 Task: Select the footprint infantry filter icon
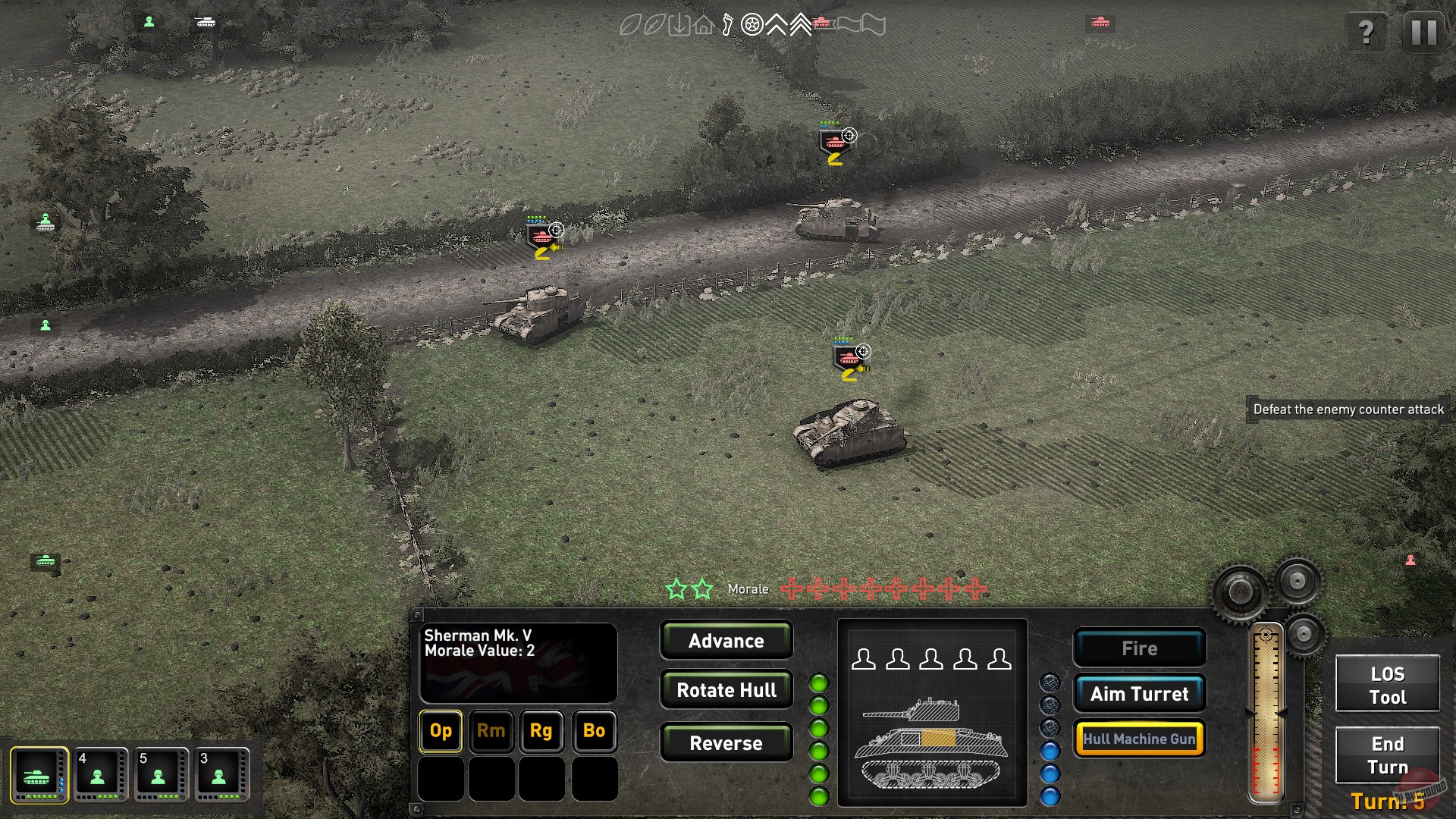(726, 24)
